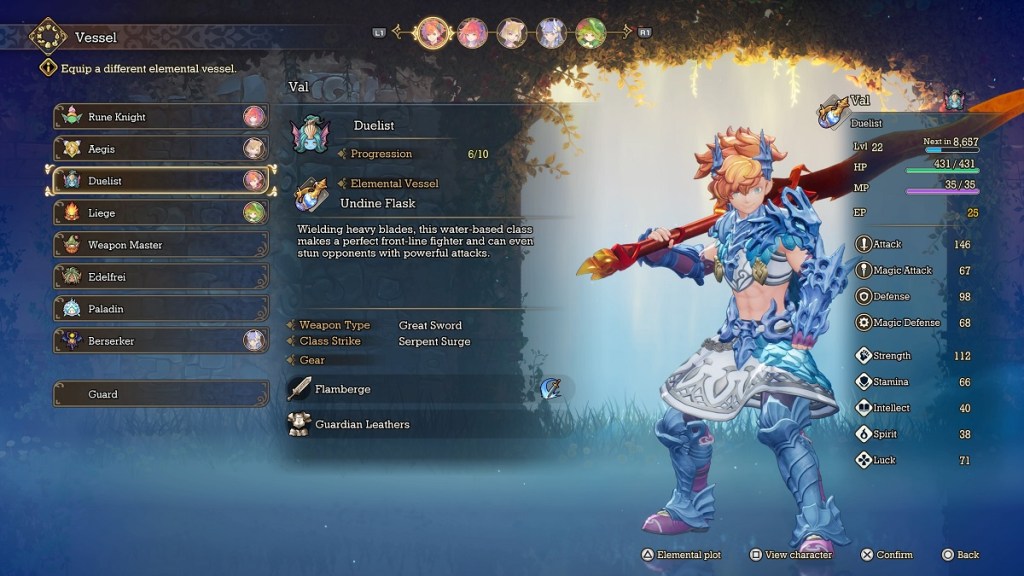Choose the Aegis class entry

(160, 149)
